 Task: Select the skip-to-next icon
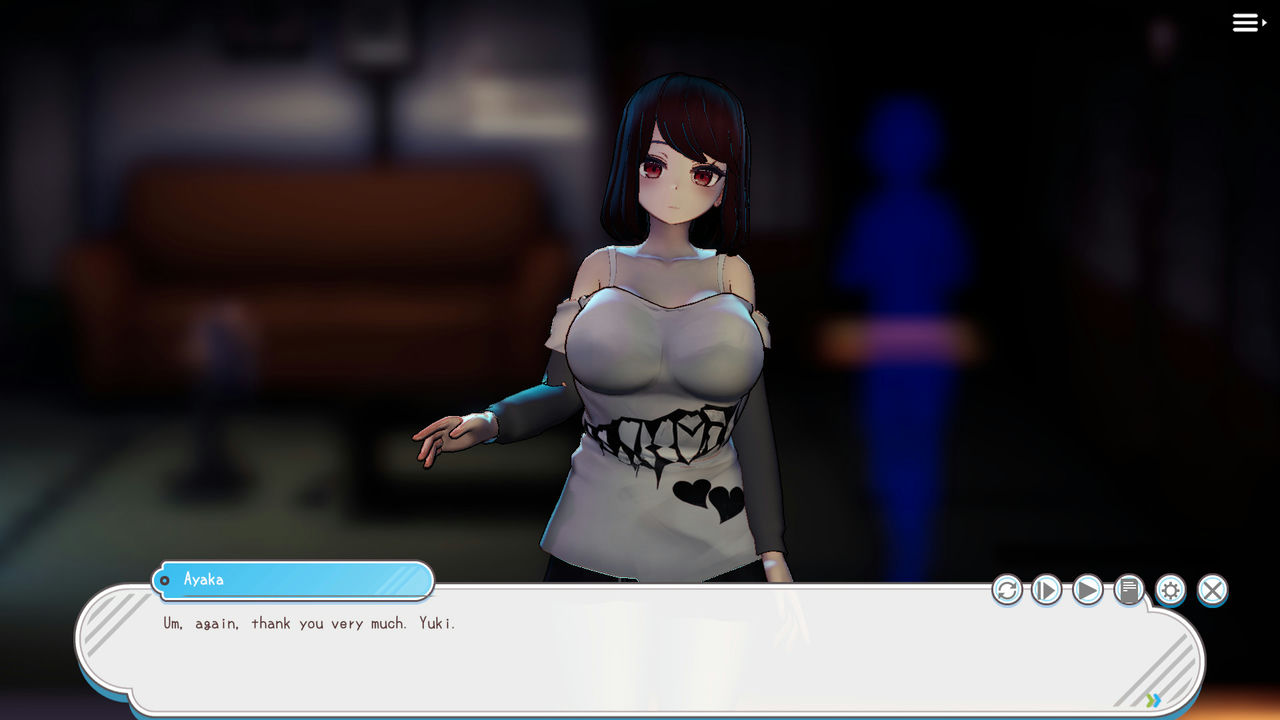pos(1046,590)
